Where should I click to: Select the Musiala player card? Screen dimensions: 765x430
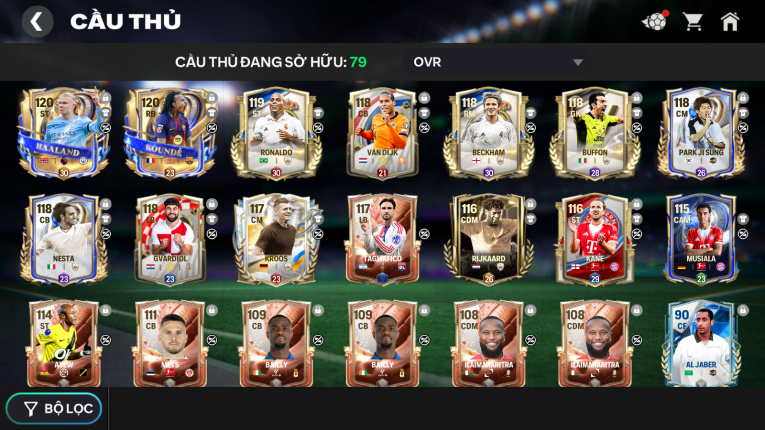(x=700, y=240)
